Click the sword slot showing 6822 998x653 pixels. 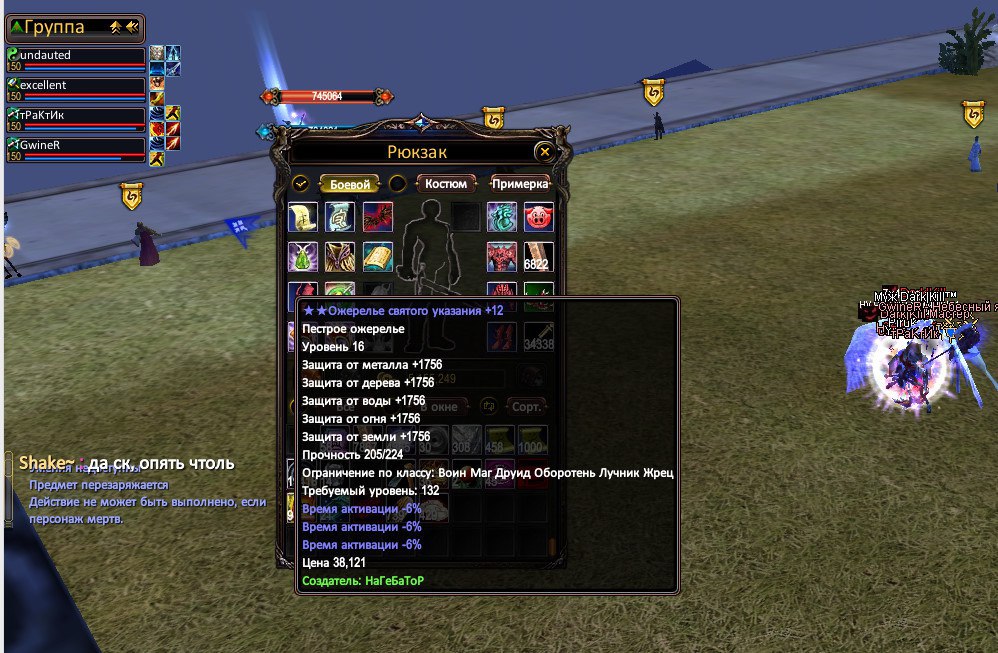coord(539,257)
